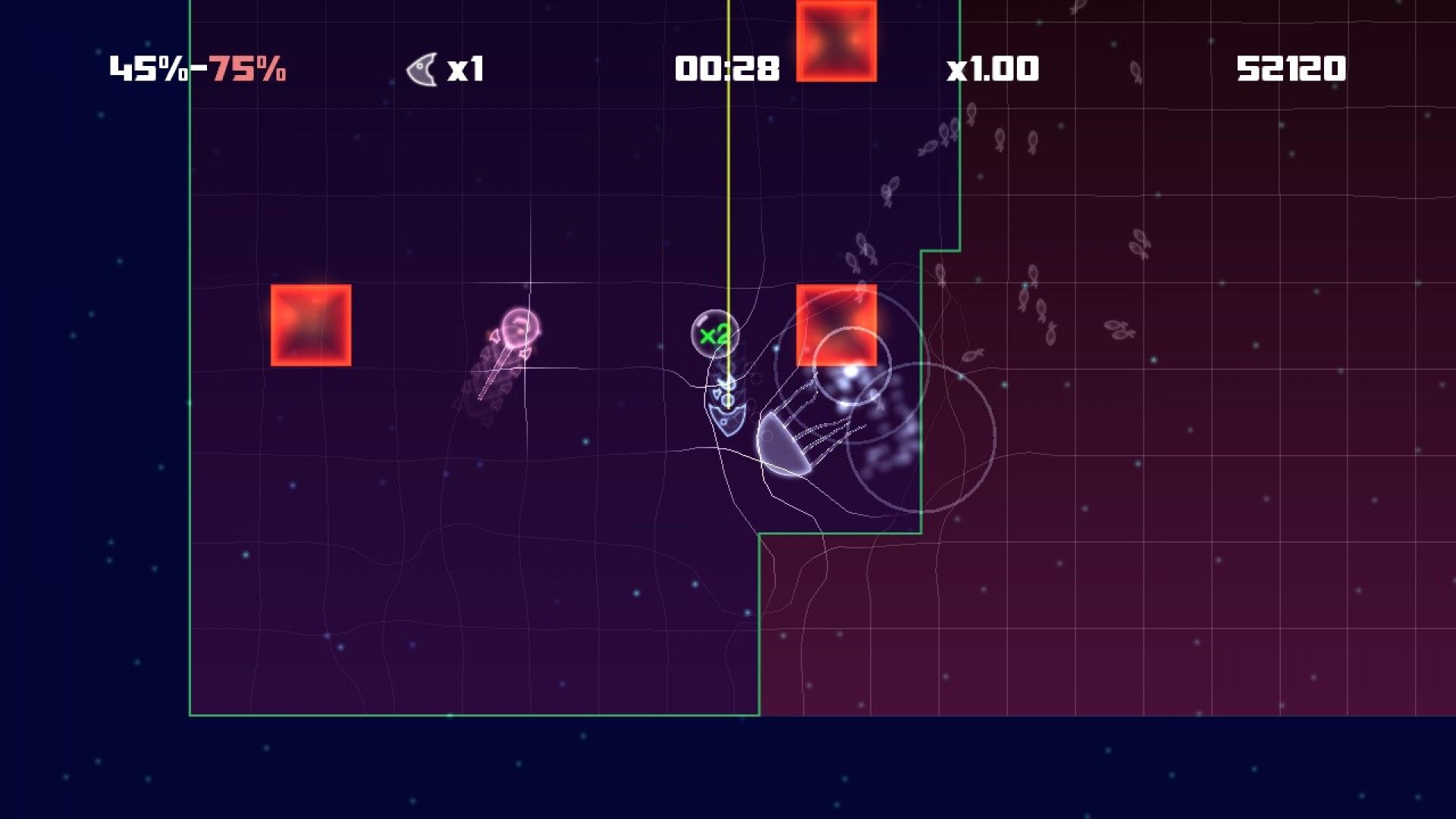The height and width of the screenshot is (819, 1456).
Task: Click the score 52120 in the HUD
Action: pyautogui.click(x=1292, y=68)
